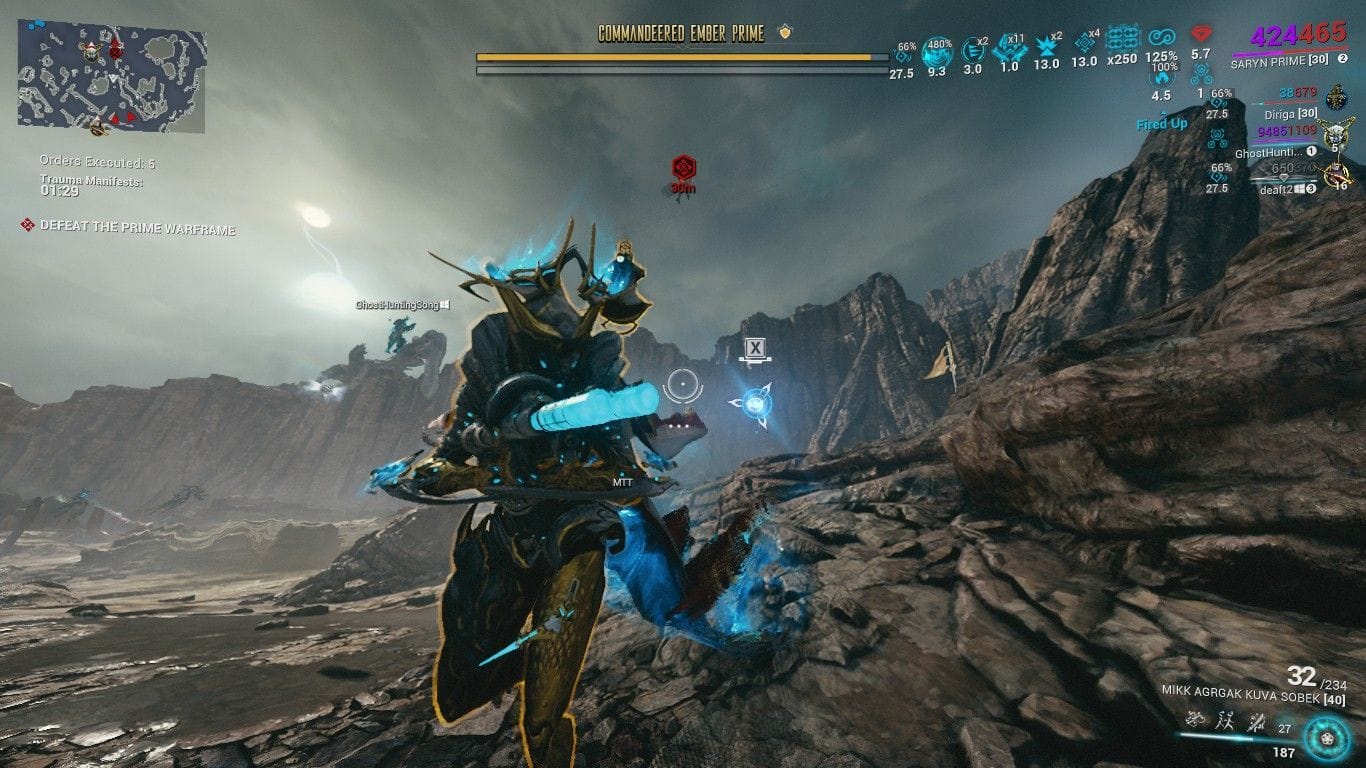Click the x4 stacking buff icon showing 13.0
Screen dimensions: 1366x768
click(1085, 43)
